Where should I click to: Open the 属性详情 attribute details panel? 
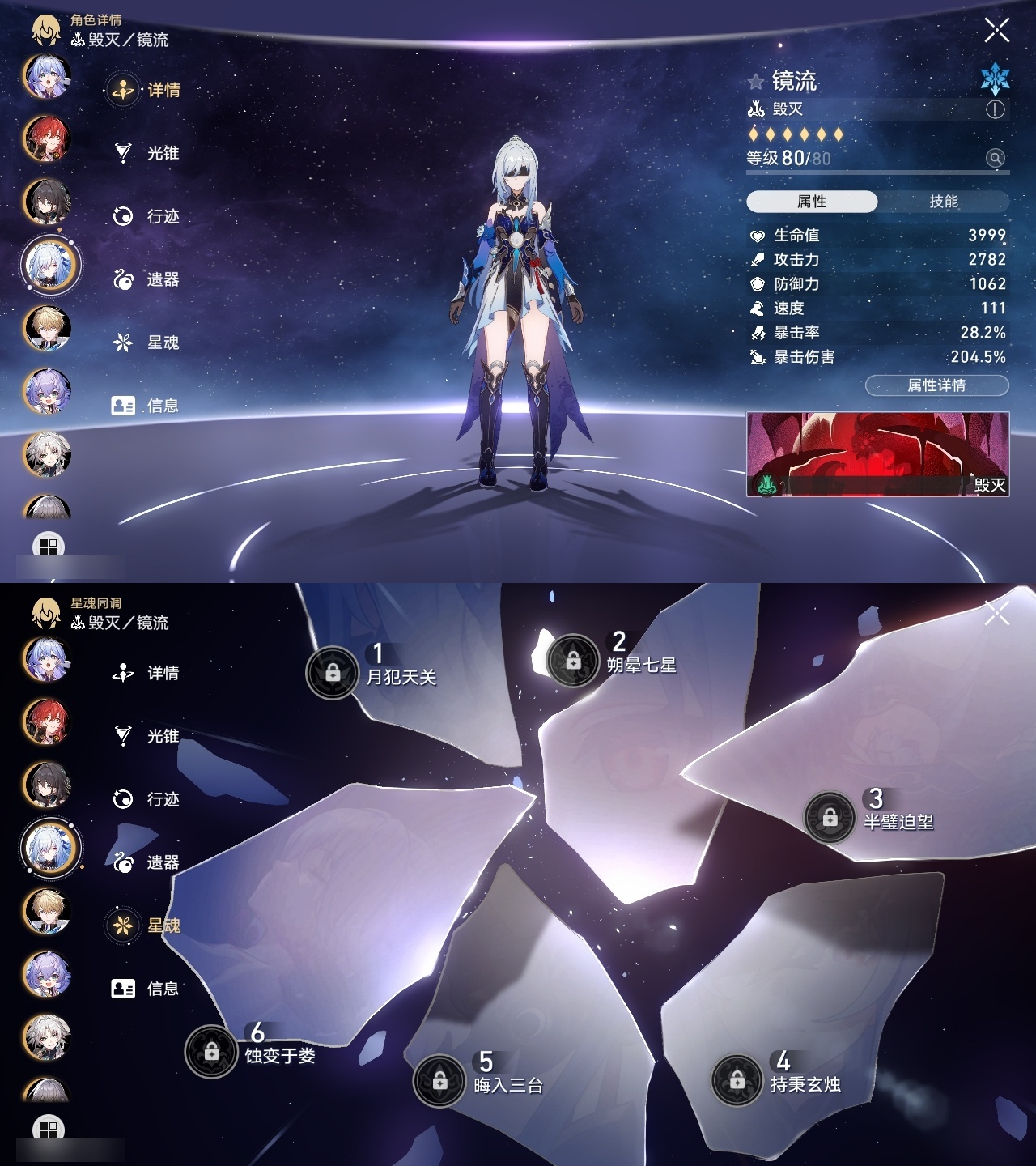point(936,384)
